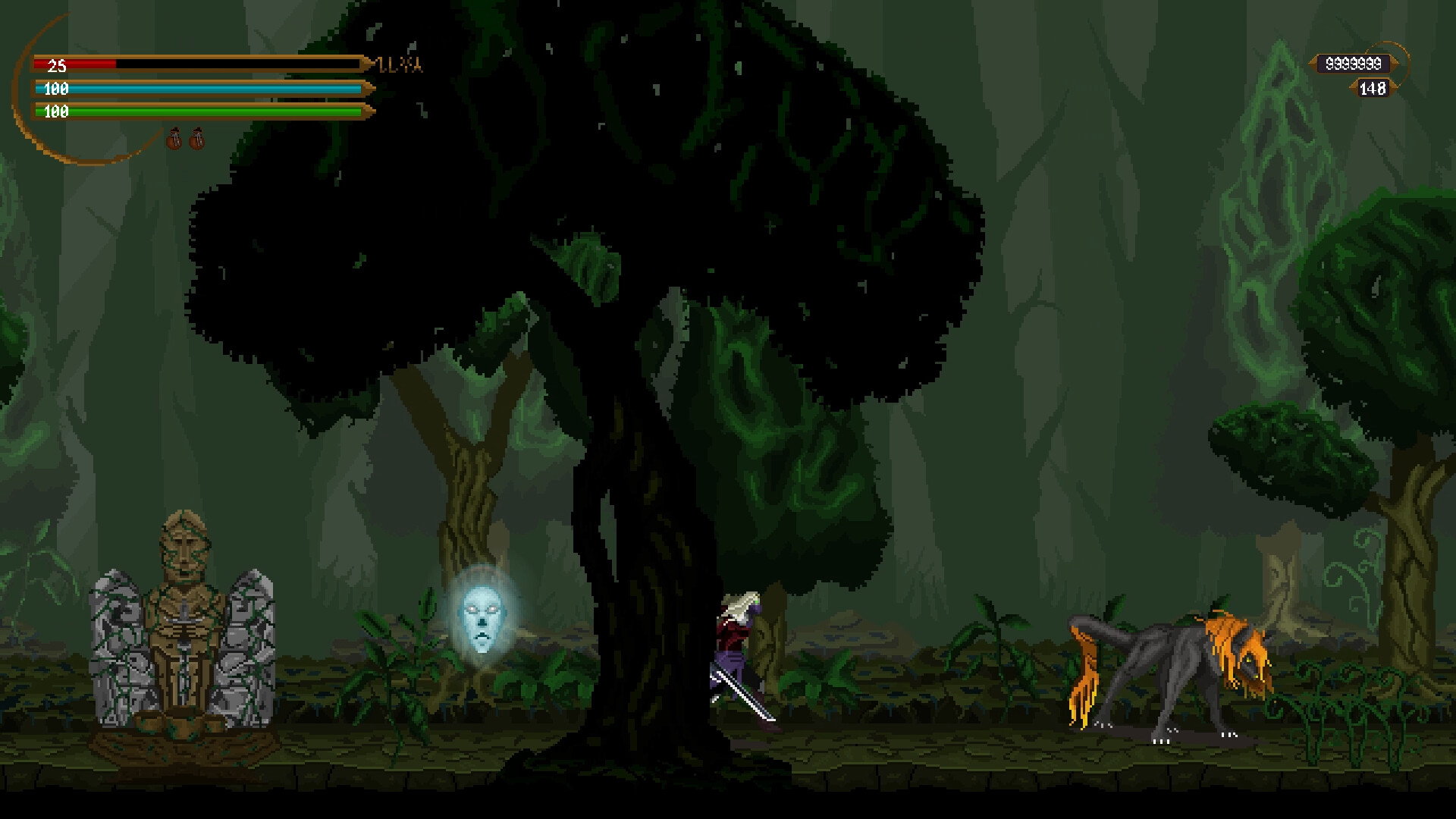Select the second potion pouch icon

[x=196, y=138]
